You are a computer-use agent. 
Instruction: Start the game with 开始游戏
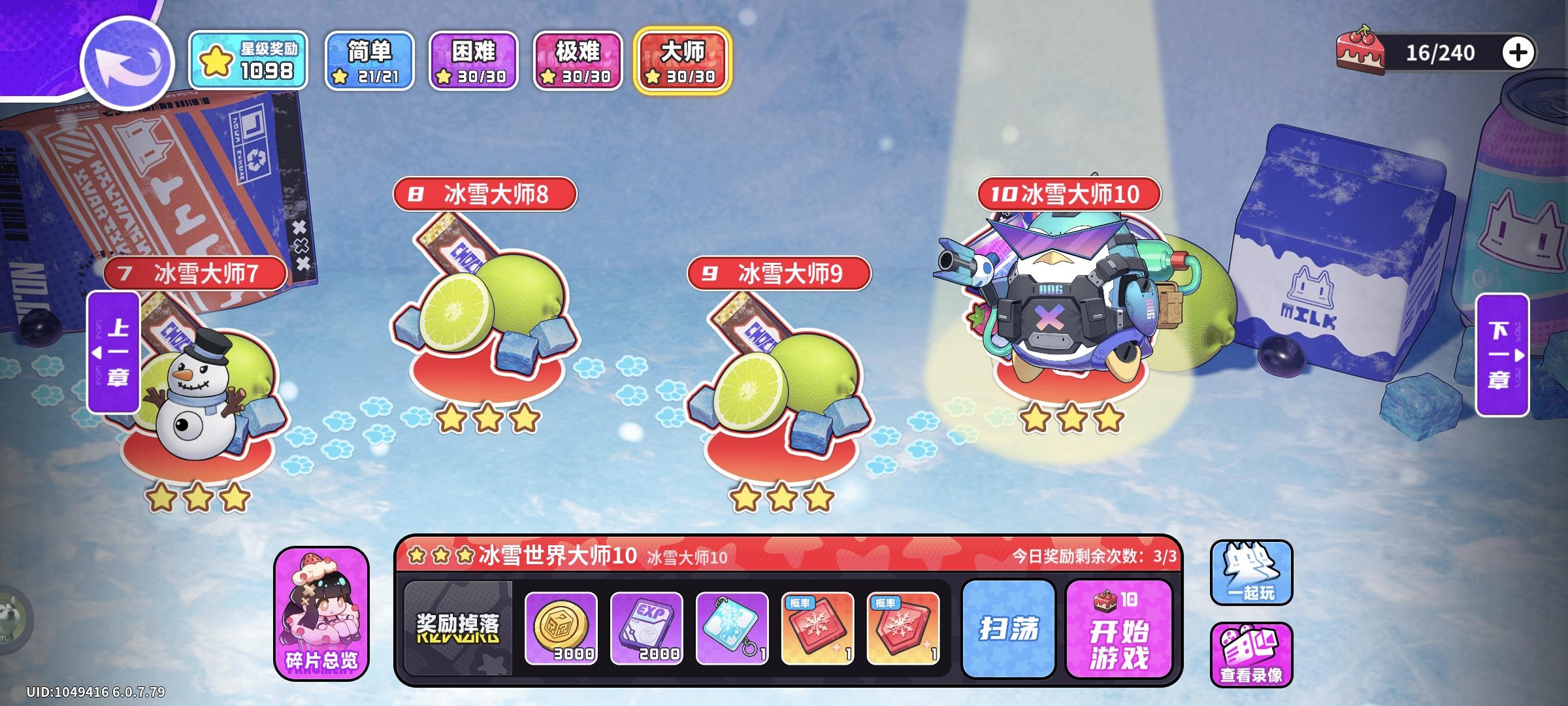click(1120, 628)
